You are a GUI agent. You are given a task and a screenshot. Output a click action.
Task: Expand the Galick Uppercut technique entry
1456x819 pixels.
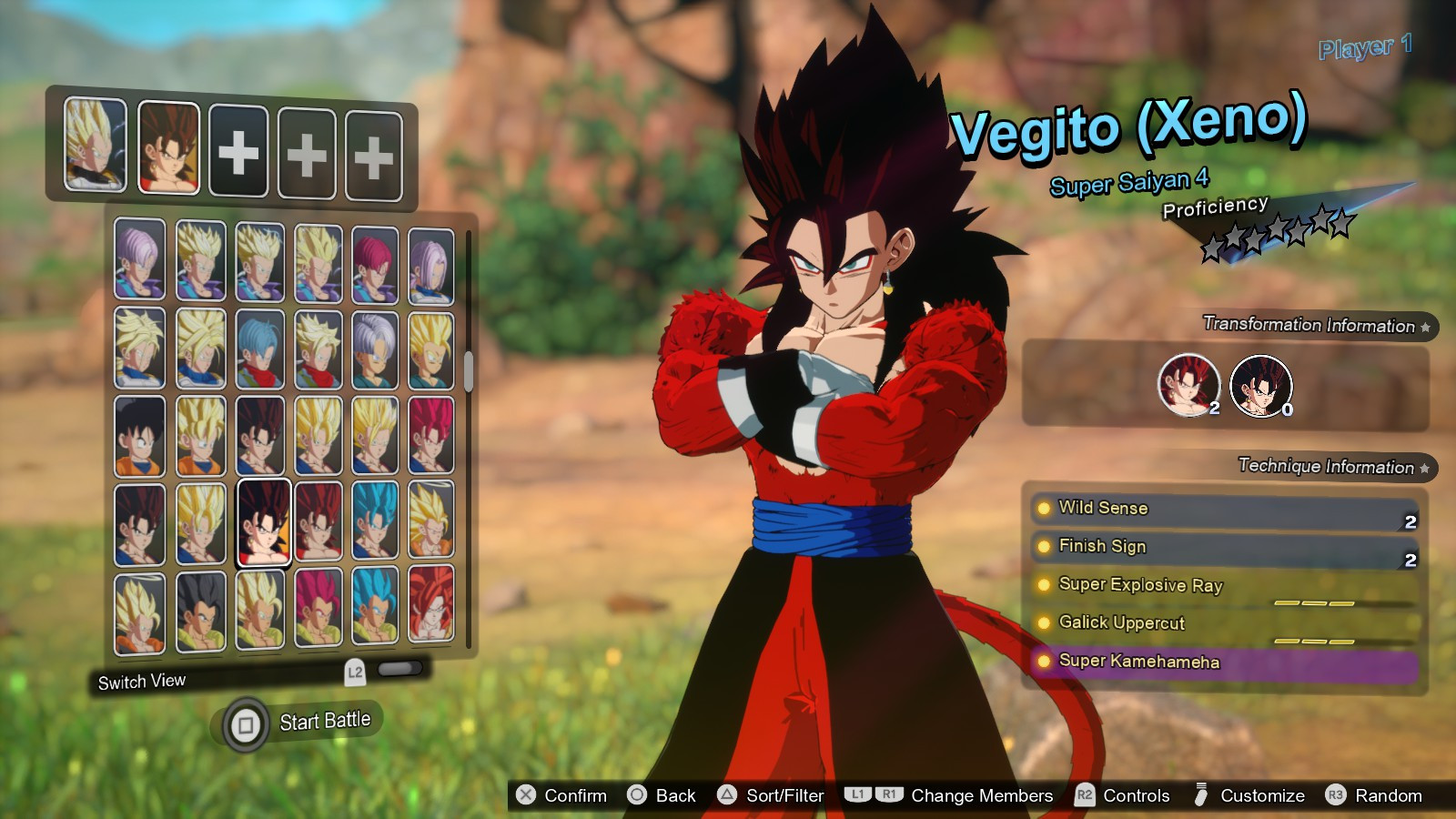(1044, 623)
